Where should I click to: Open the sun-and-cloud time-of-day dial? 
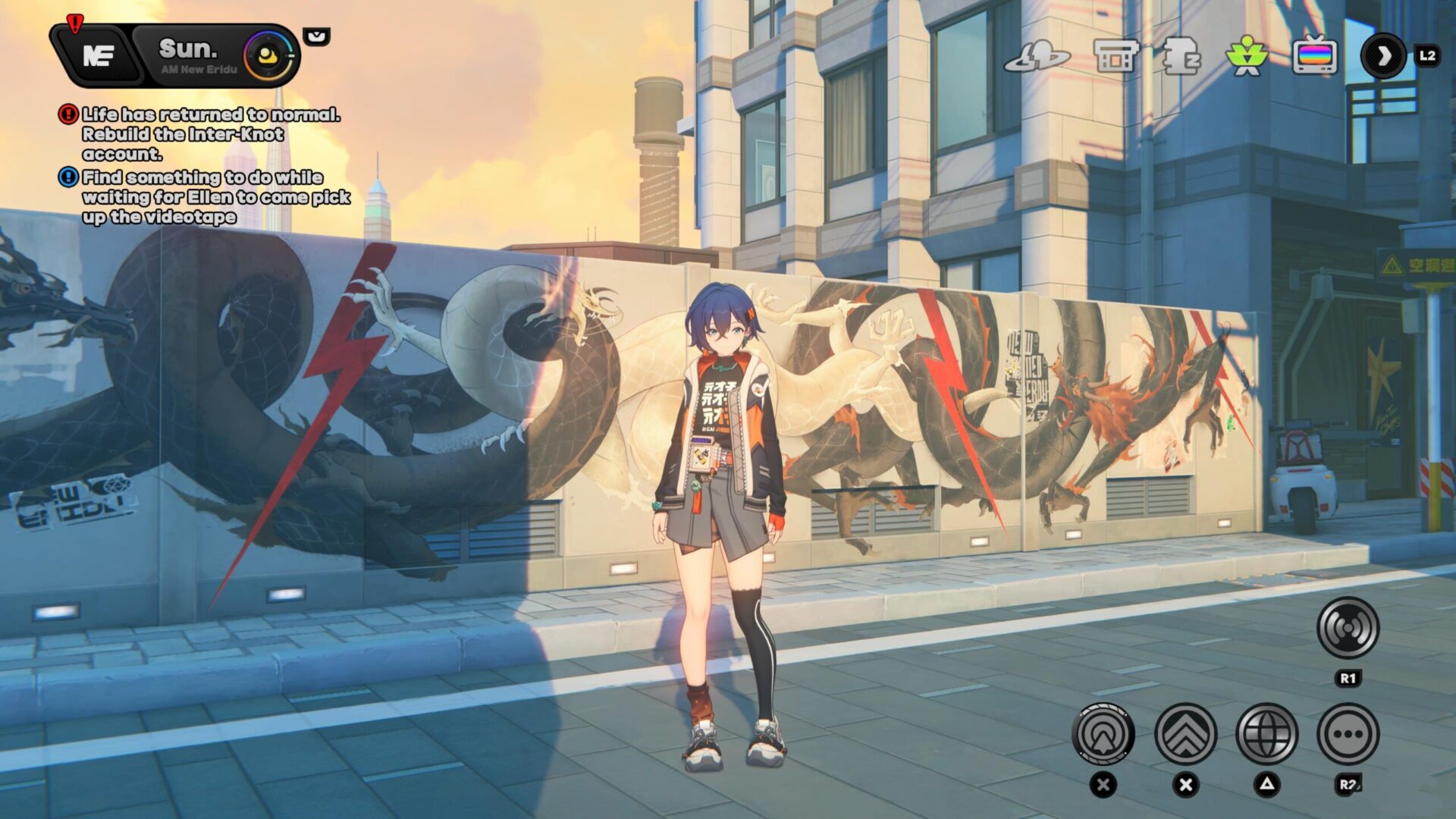[269, 55]
